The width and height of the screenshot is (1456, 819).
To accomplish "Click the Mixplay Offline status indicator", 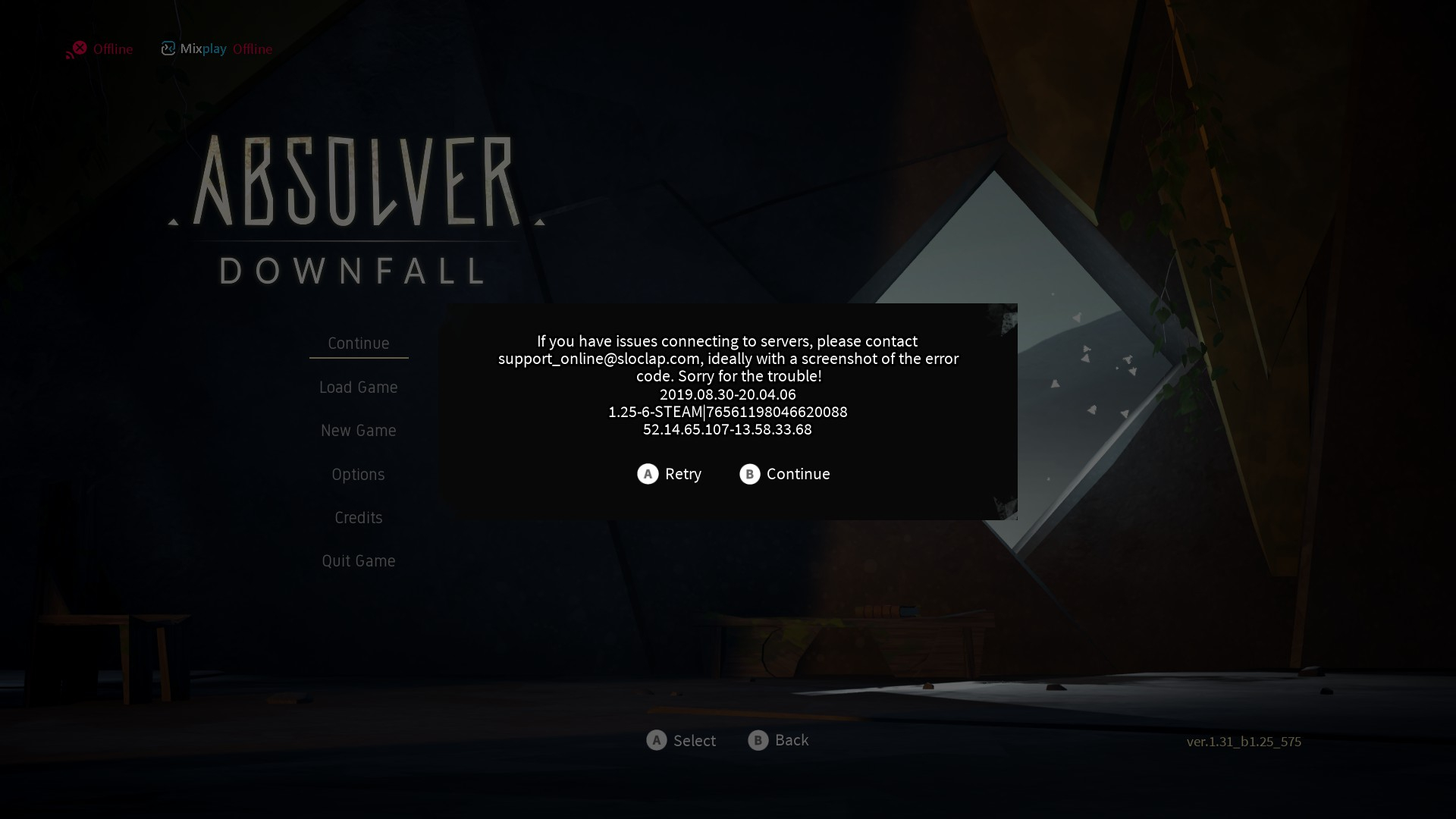I will click(217, 49).
